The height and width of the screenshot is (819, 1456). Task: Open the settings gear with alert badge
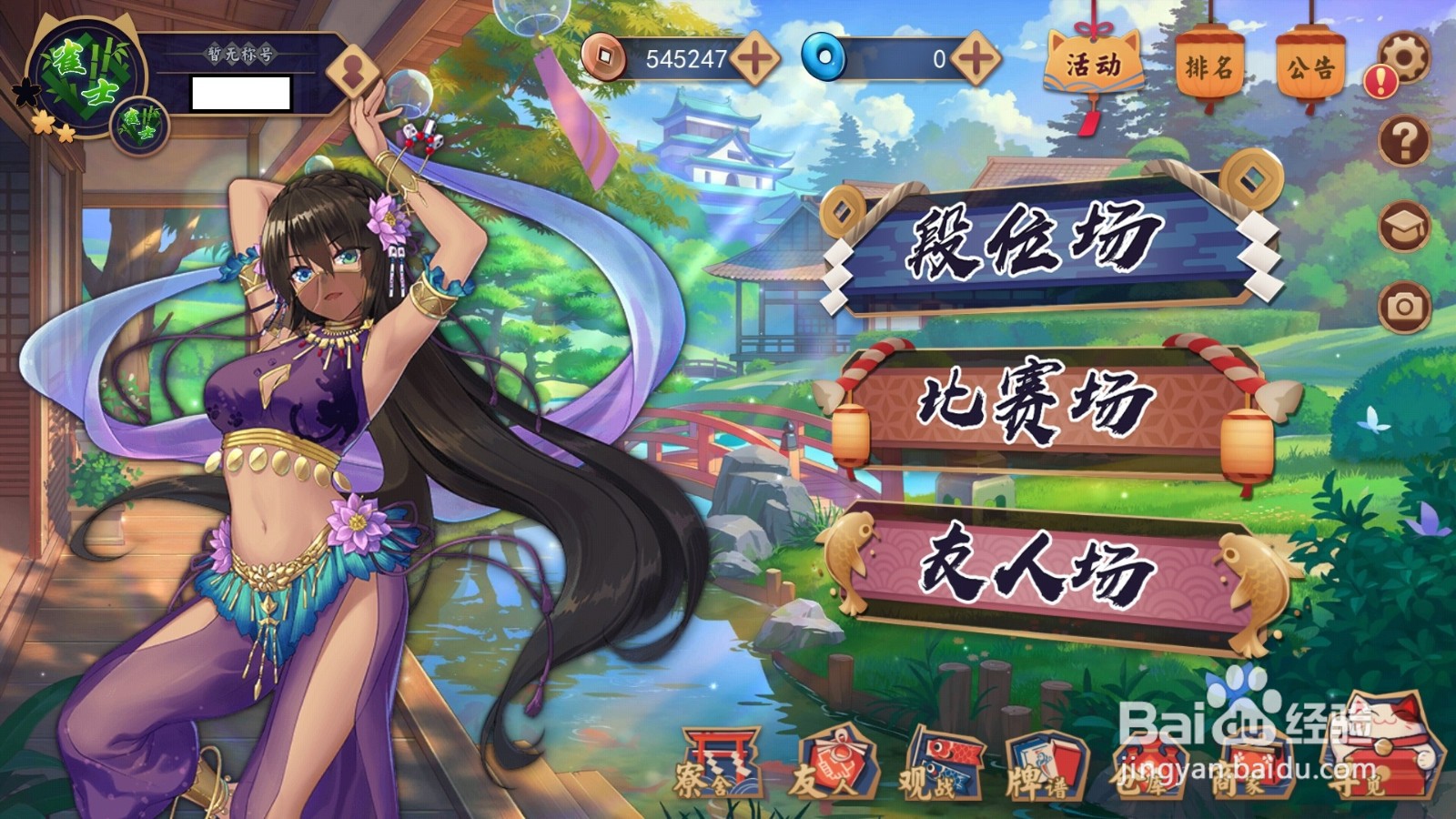(x=1402, y=59)
